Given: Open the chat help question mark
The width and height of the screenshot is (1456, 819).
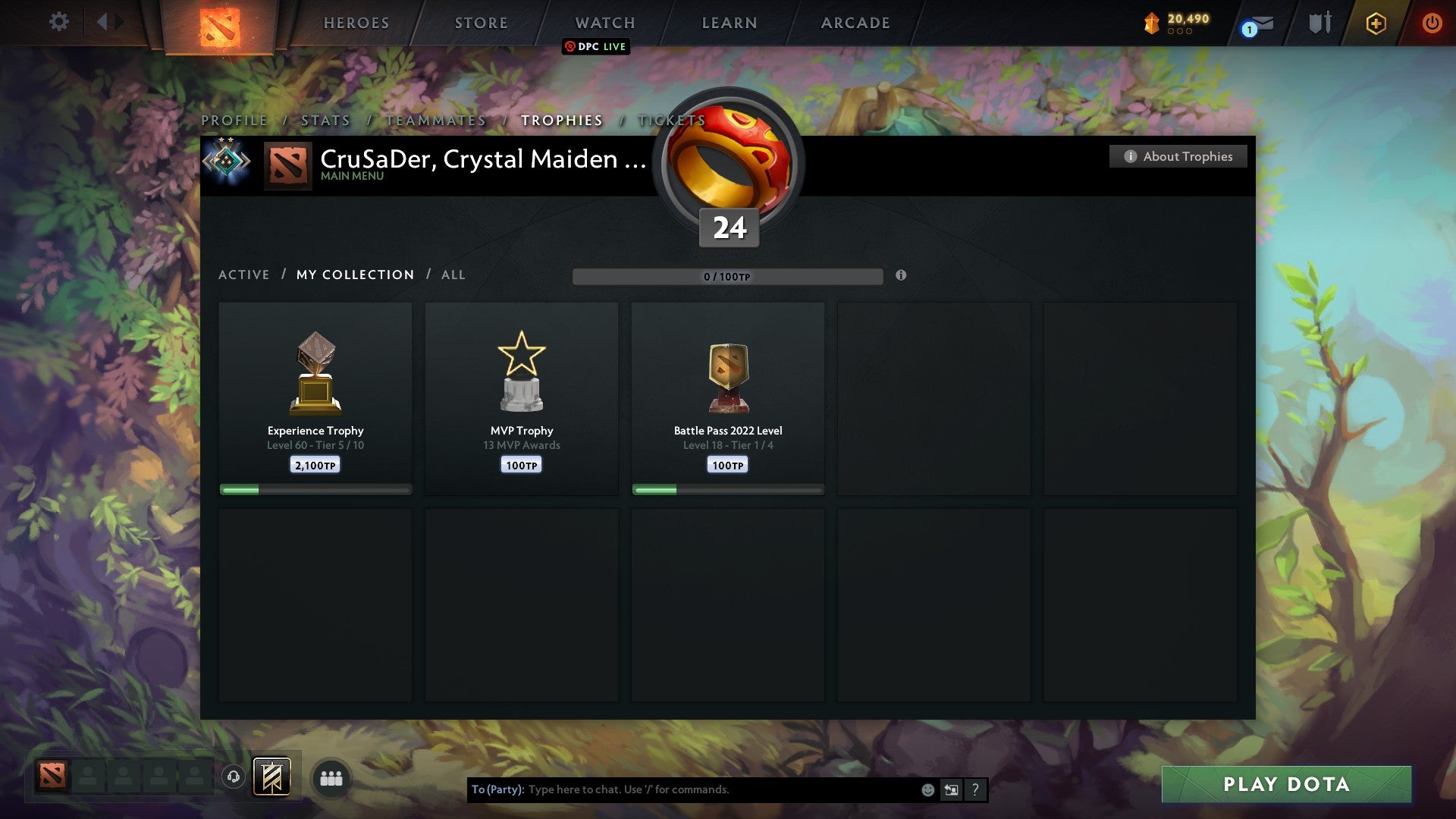Looking at the screenshot, I should (974, 789).
